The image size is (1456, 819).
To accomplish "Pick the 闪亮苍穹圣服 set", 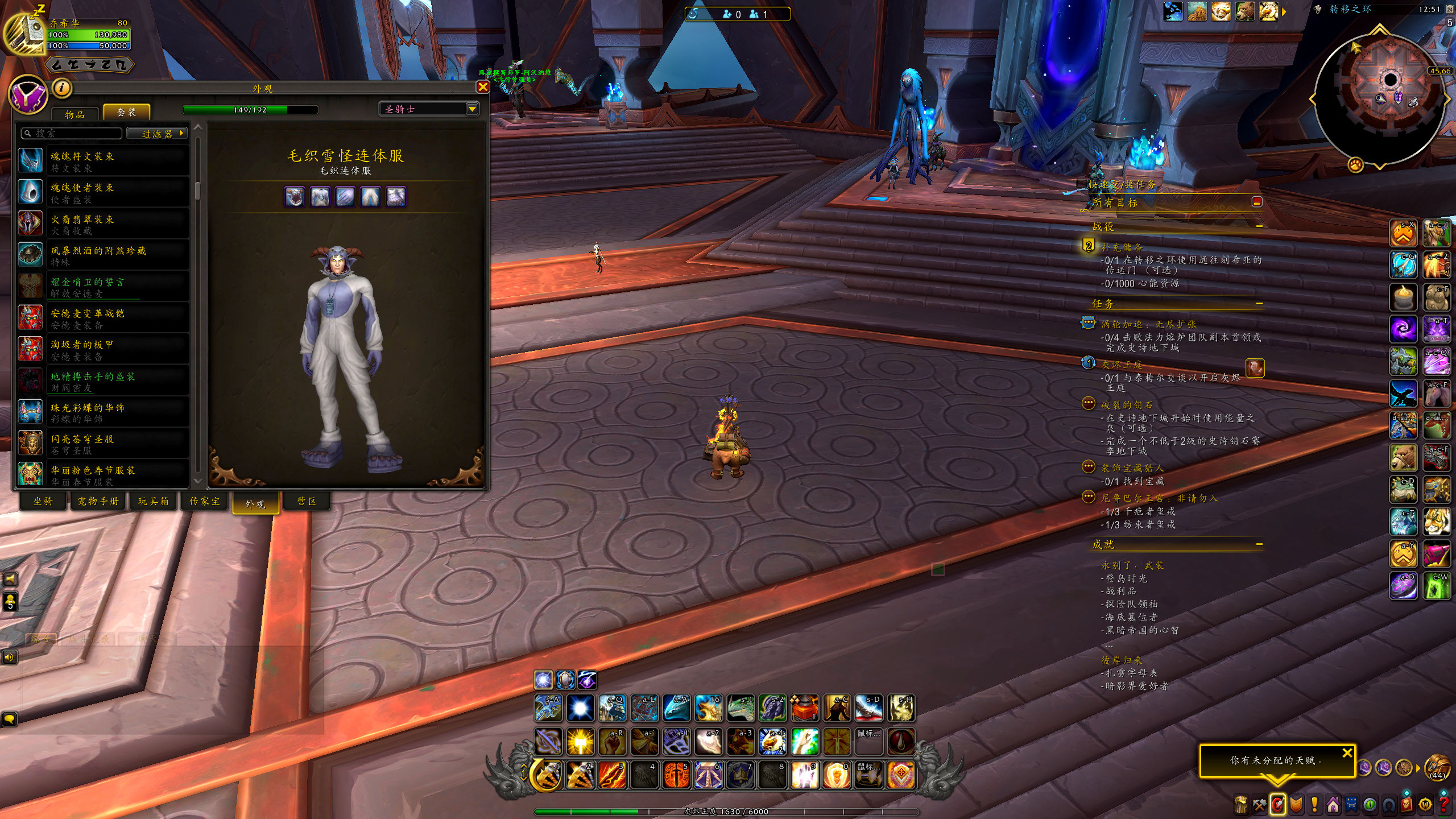I will click(103, 444).
